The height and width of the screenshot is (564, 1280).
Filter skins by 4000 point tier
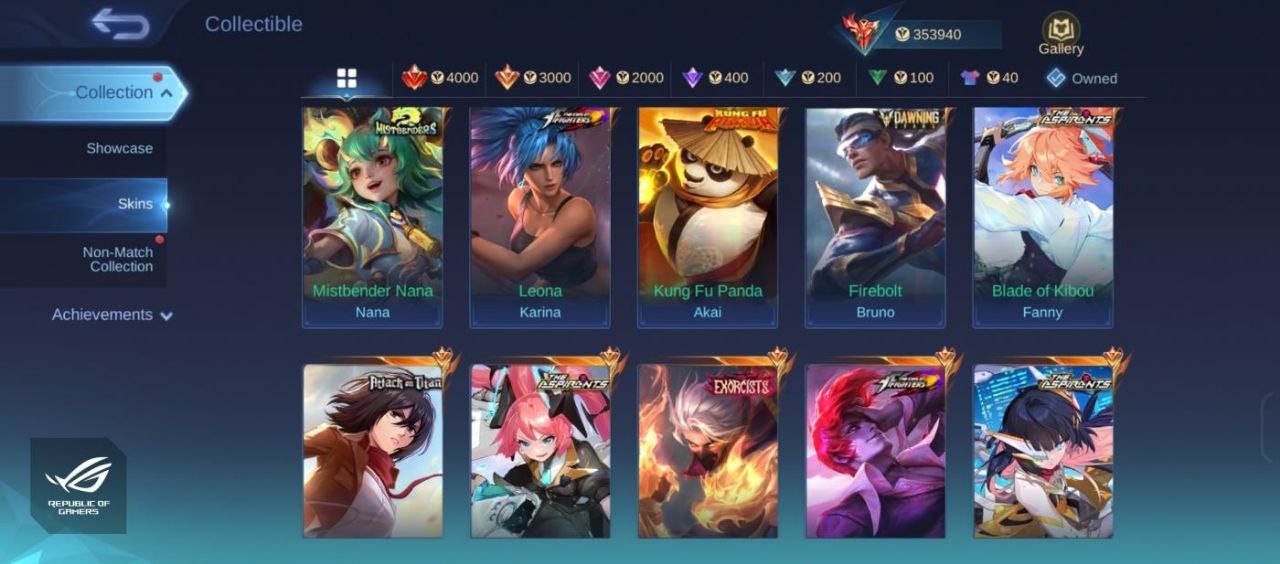point(440,78)
